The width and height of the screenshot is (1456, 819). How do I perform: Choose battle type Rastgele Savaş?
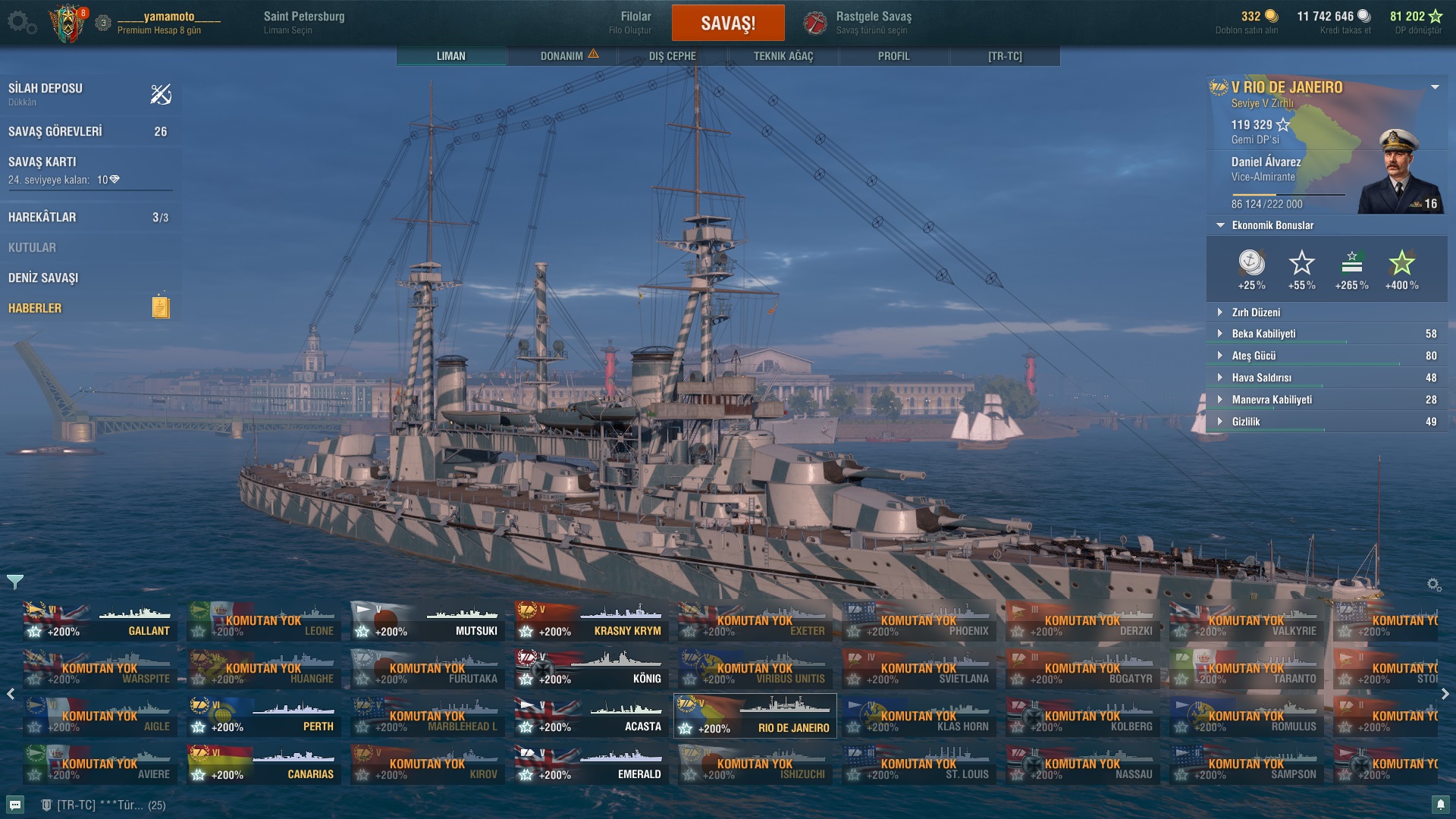pyautogui.click(x=872, y=23)
